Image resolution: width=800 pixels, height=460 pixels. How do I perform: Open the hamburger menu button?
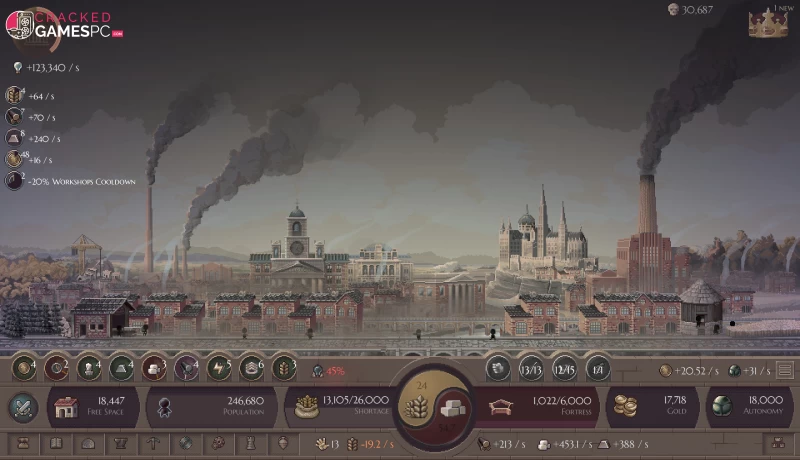pyautogui.click(x=786, y=370)
